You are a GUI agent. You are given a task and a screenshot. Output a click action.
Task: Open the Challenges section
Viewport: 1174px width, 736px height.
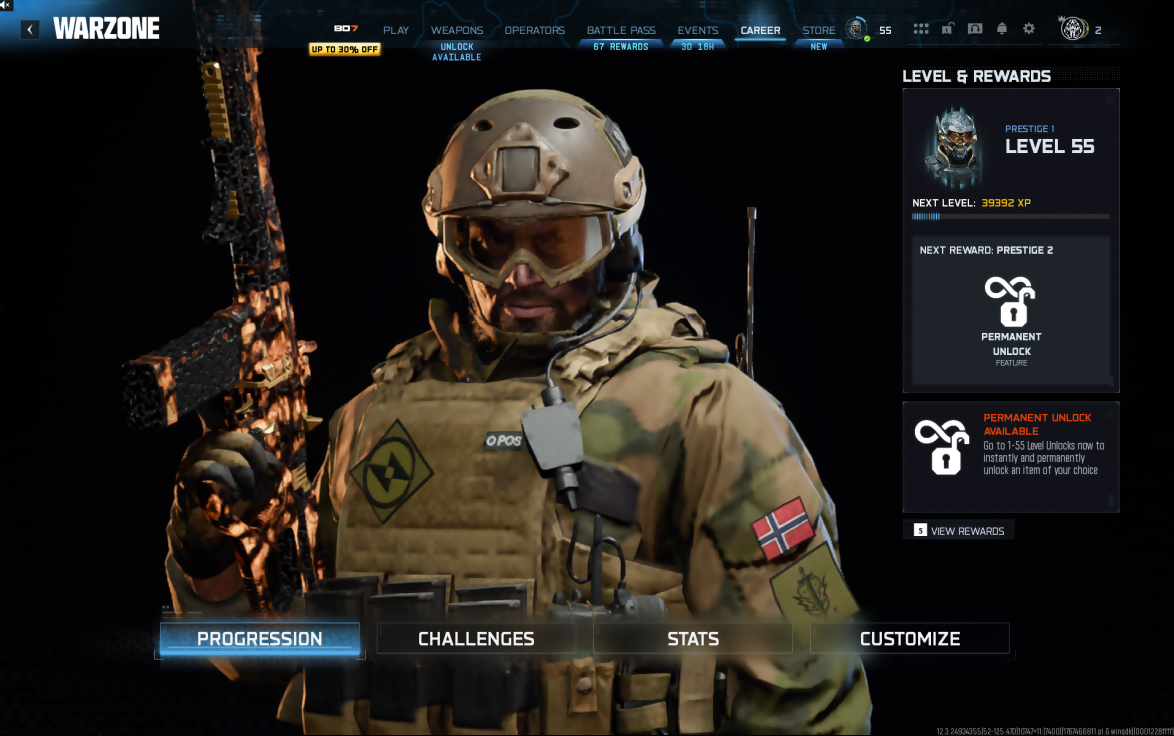pos(476,639)
